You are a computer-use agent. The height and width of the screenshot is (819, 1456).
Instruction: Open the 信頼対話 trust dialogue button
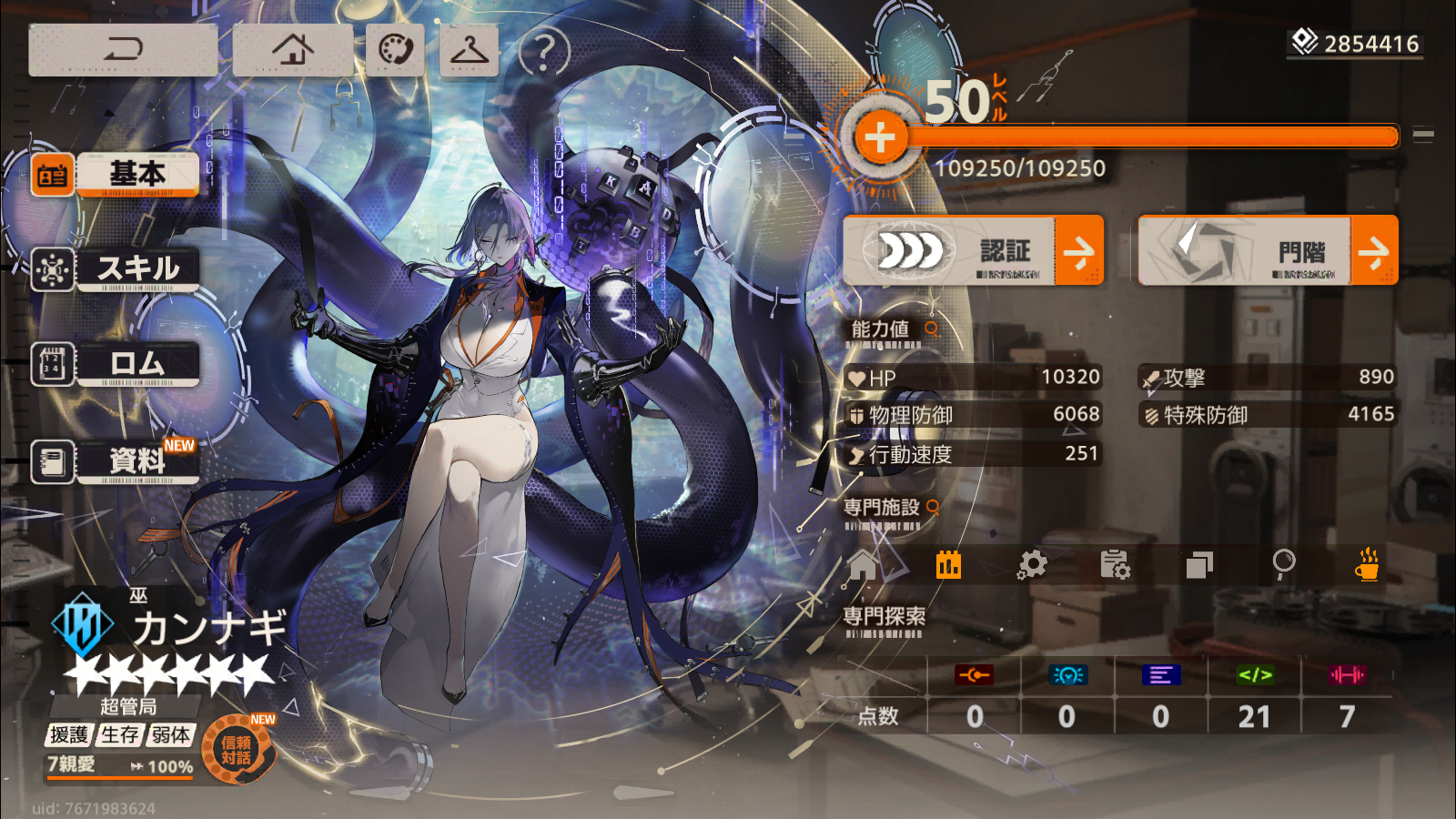(236, 751)
